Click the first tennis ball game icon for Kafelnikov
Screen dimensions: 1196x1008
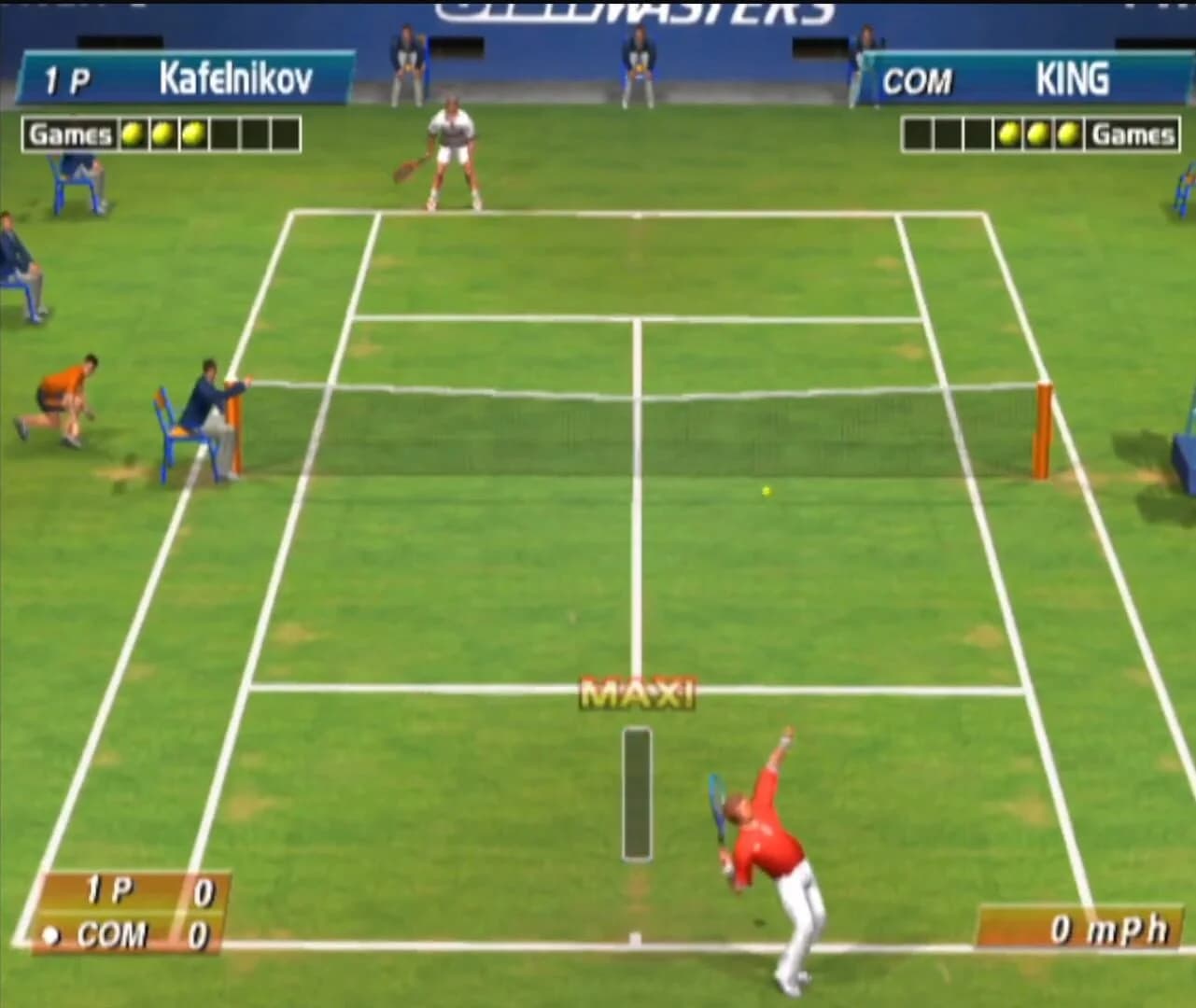pos(132,133)
